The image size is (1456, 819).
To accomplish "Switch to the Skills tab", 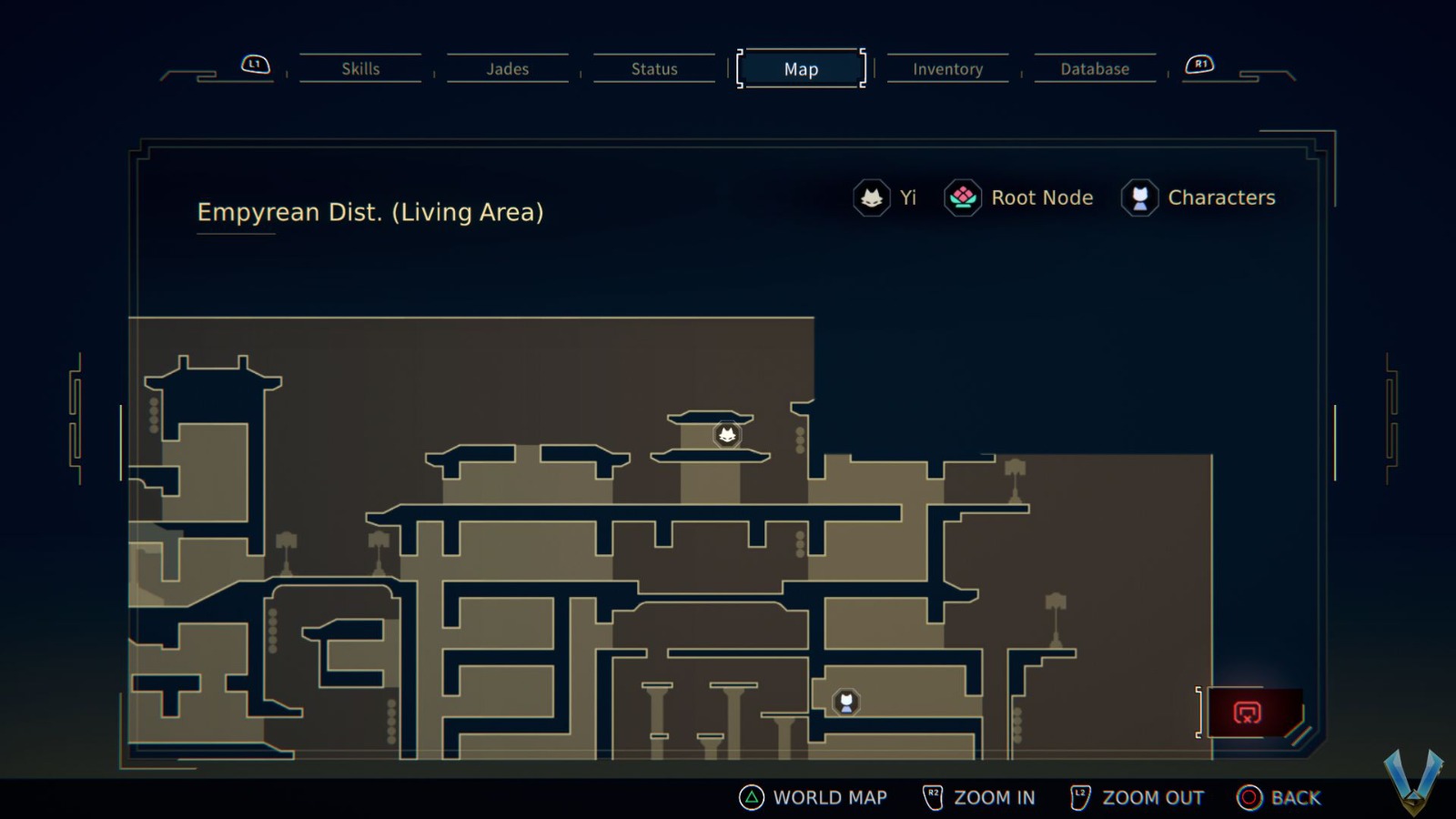I will (x=360, y=68).
